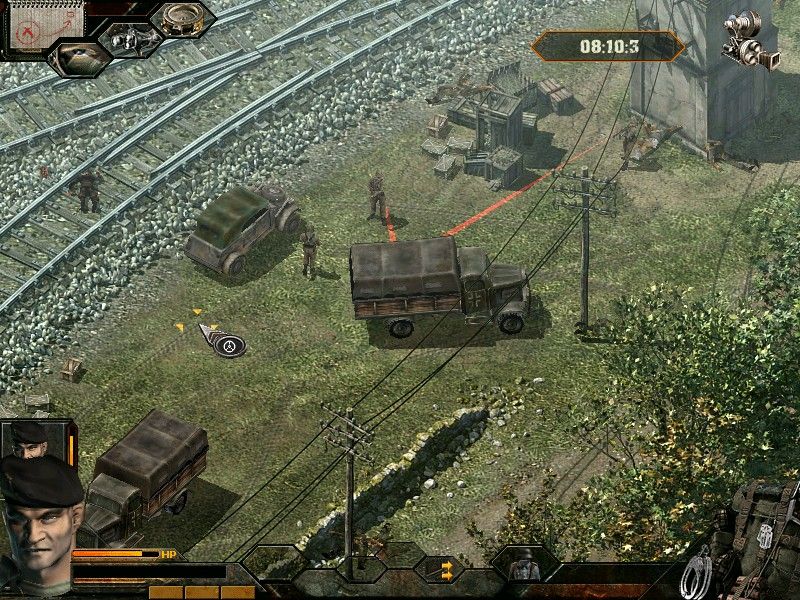The height and width of the screenshot is (600, 800).
Task: Select the small commando portrait
Action: [x=29, y=439]
